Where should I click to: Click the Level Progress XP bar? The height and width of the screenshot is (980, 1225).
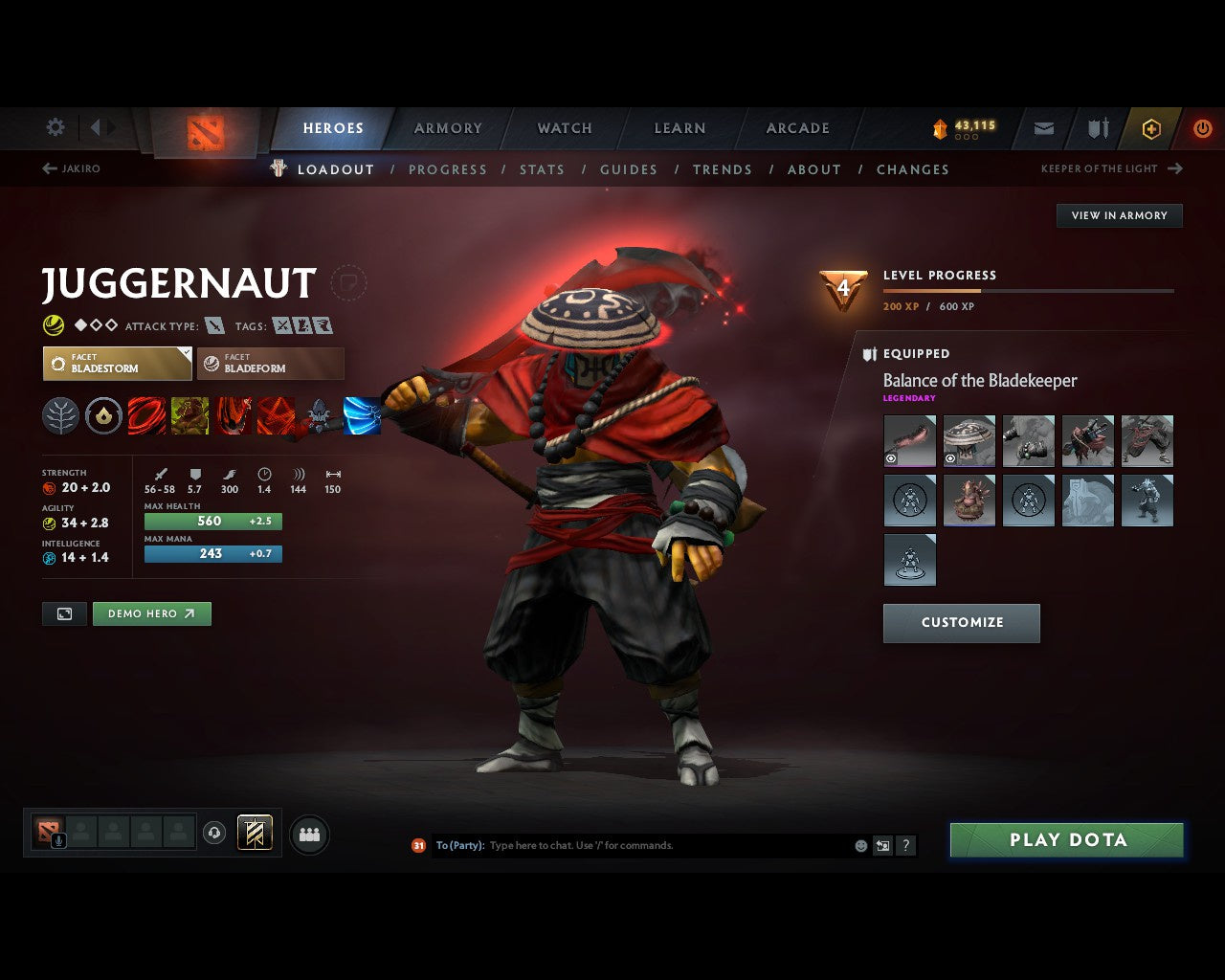pos(1029,290)
